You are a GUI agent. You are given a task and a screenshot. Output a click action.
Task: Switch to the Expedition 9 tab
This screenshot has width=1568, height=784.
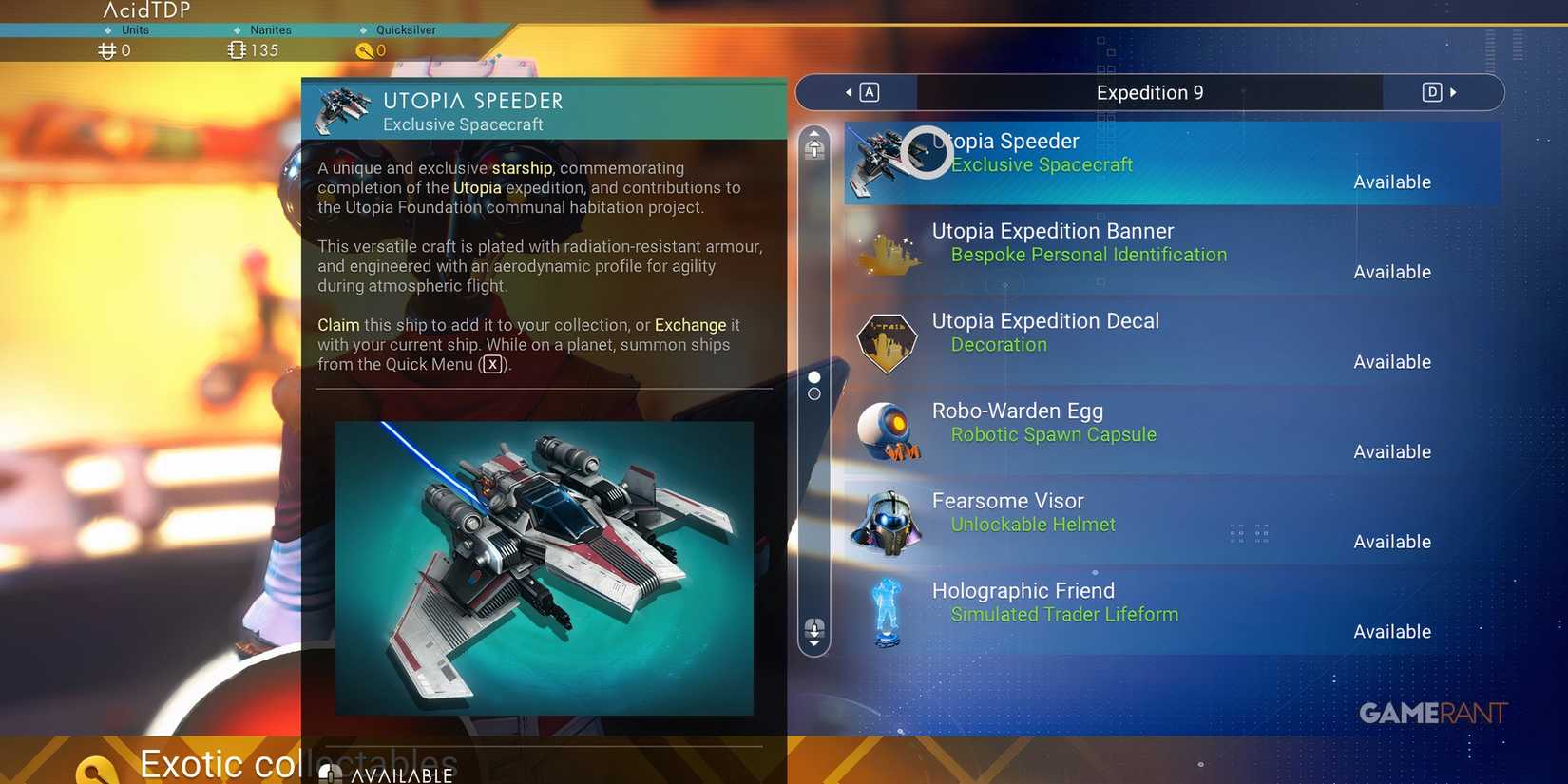click(x=1149, y=92)
